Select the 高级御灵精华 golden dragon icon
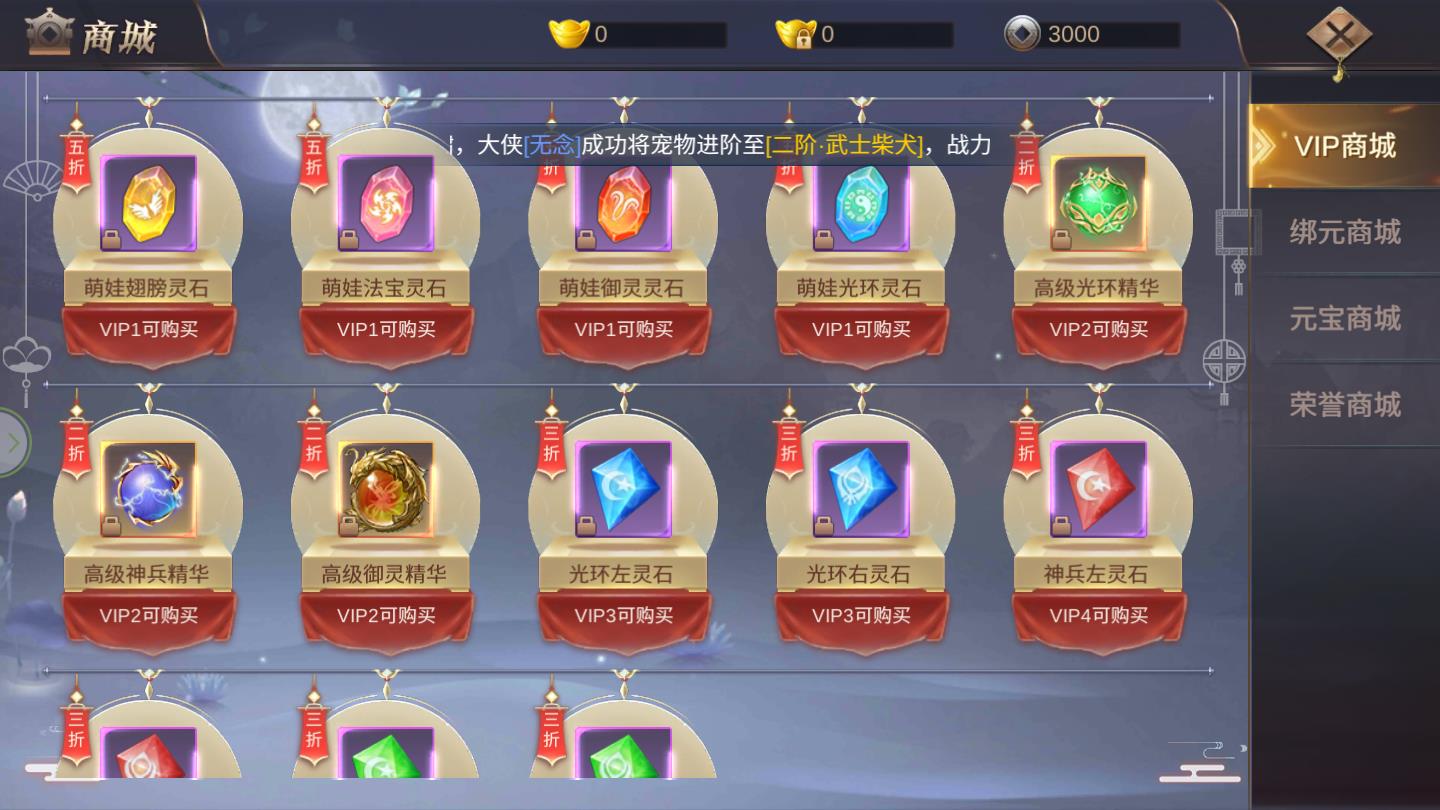The image size is (1440, 810). (x=387, y=487)
